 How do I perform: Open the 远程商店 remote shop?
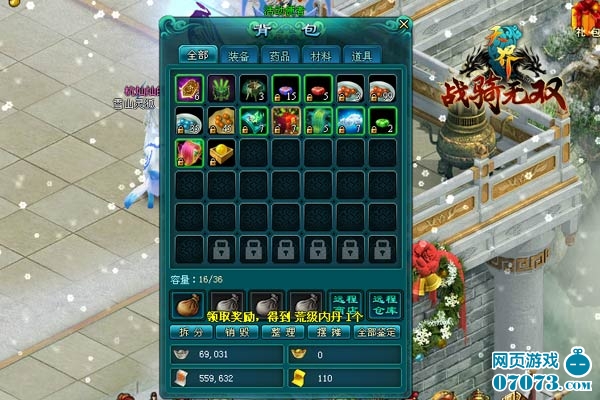point(345,304)
